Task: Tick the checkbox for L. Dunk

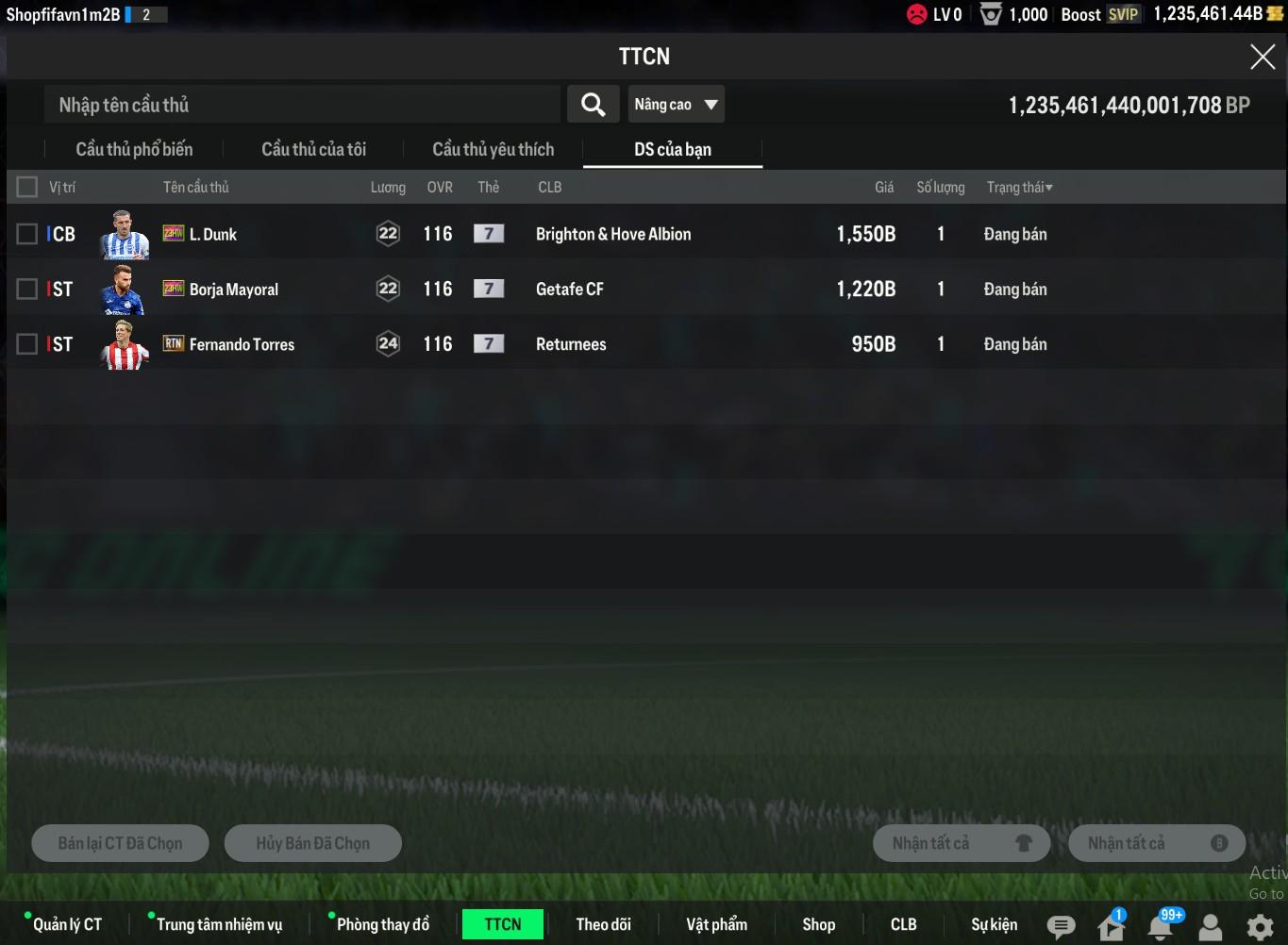Action: (27, 234)
